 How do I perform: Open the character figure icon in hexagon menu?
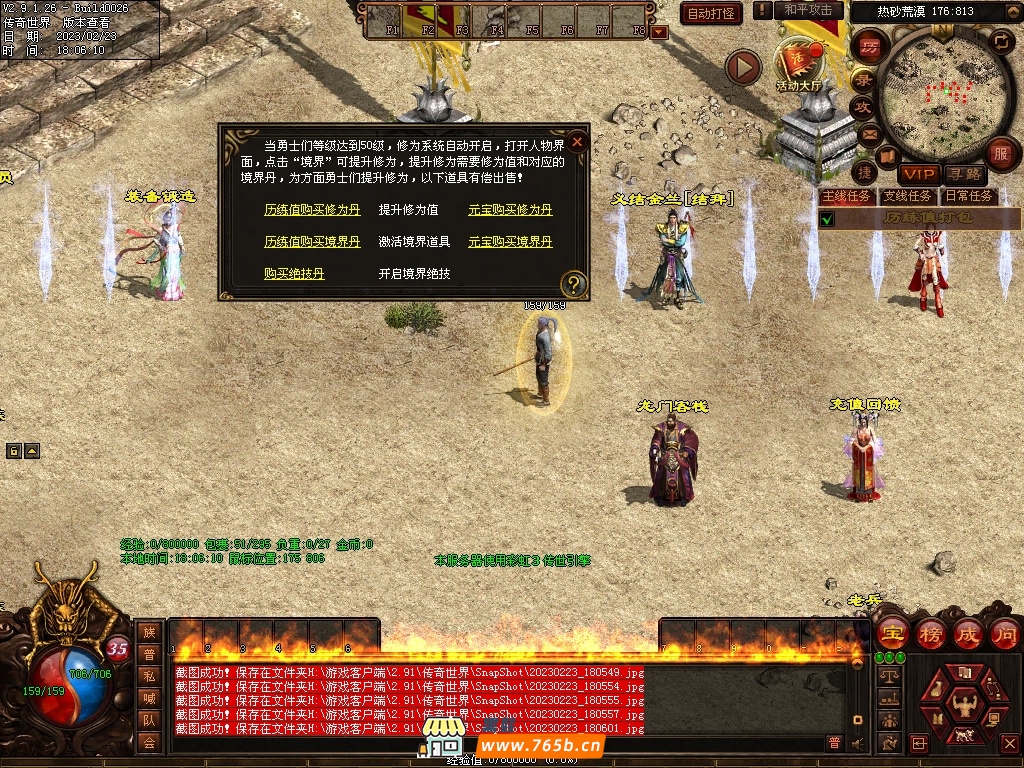[964, 699]
